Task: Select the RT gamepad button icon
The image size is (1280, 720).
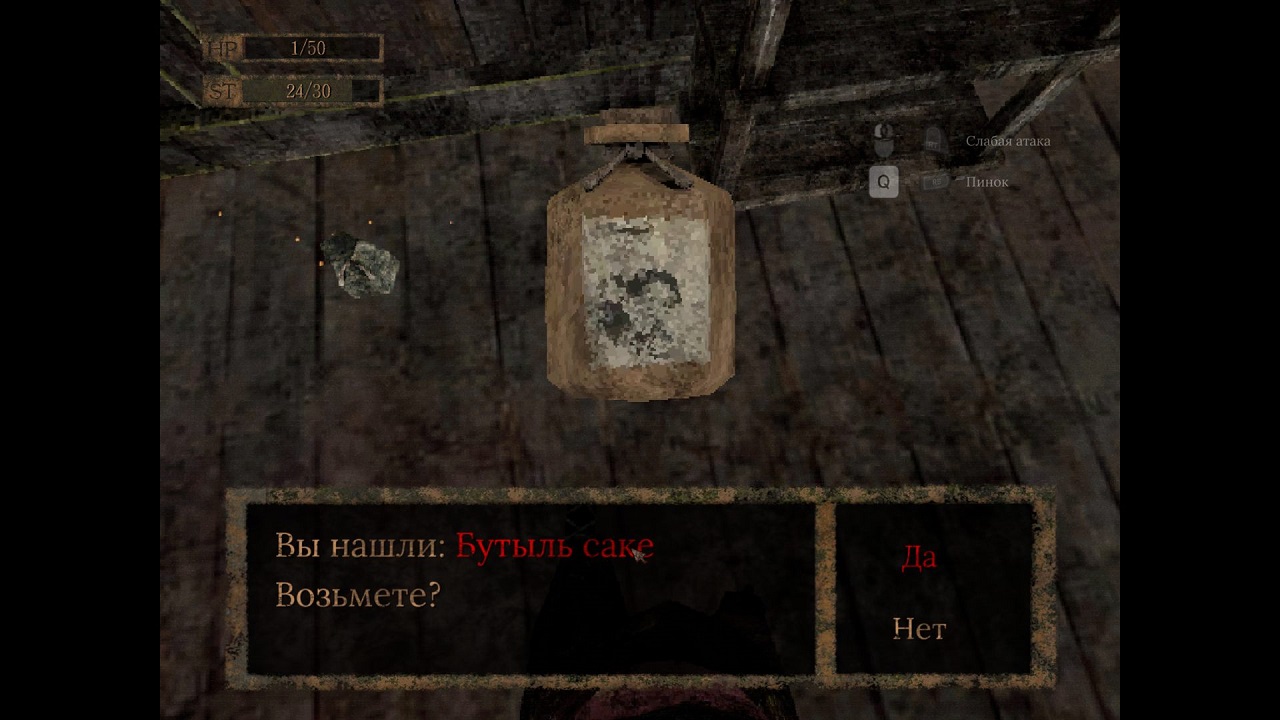Action: point(935,142)
